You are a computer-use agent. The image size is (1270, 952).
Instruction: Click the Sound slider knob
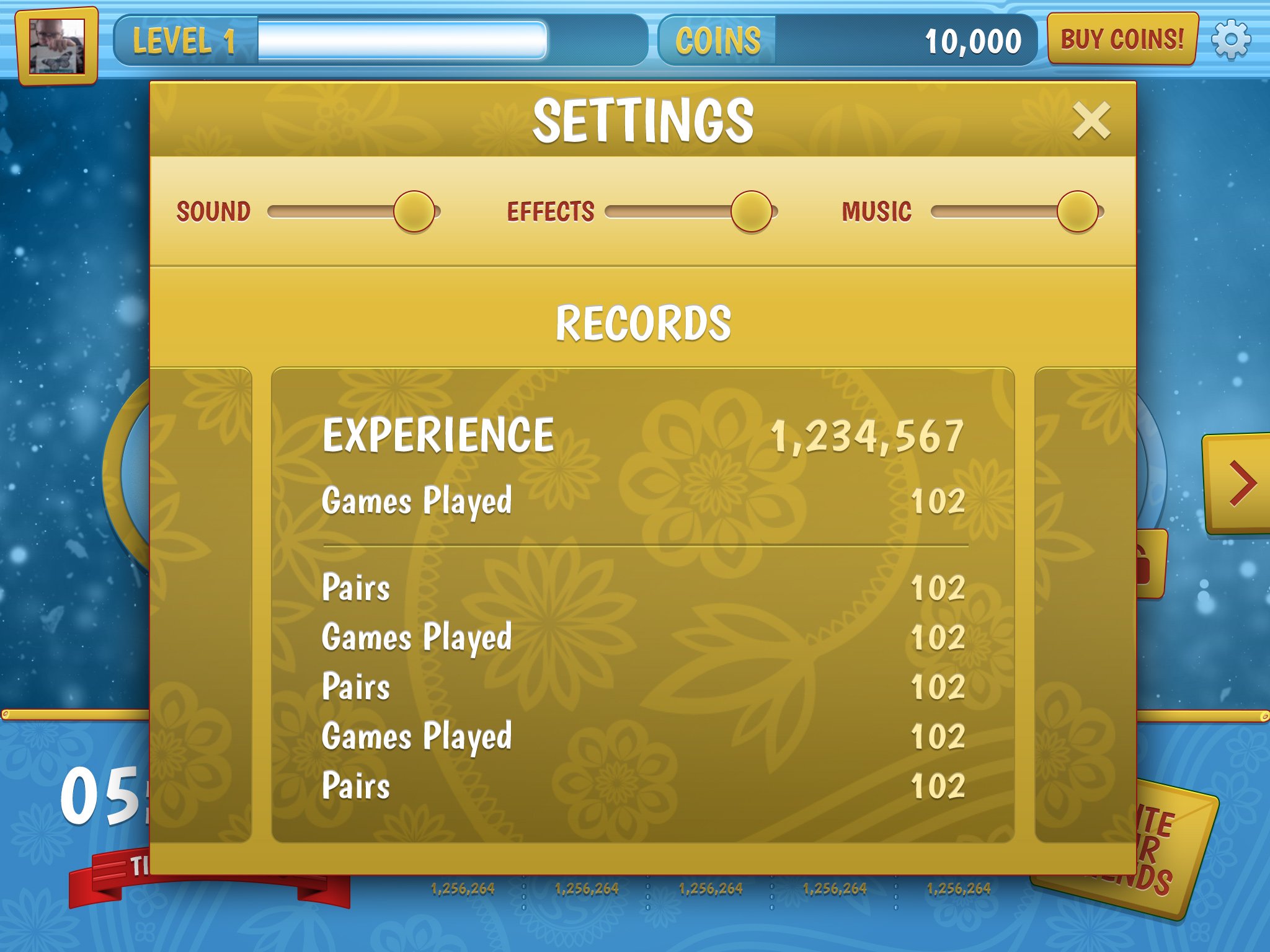(x=414, y=211)
